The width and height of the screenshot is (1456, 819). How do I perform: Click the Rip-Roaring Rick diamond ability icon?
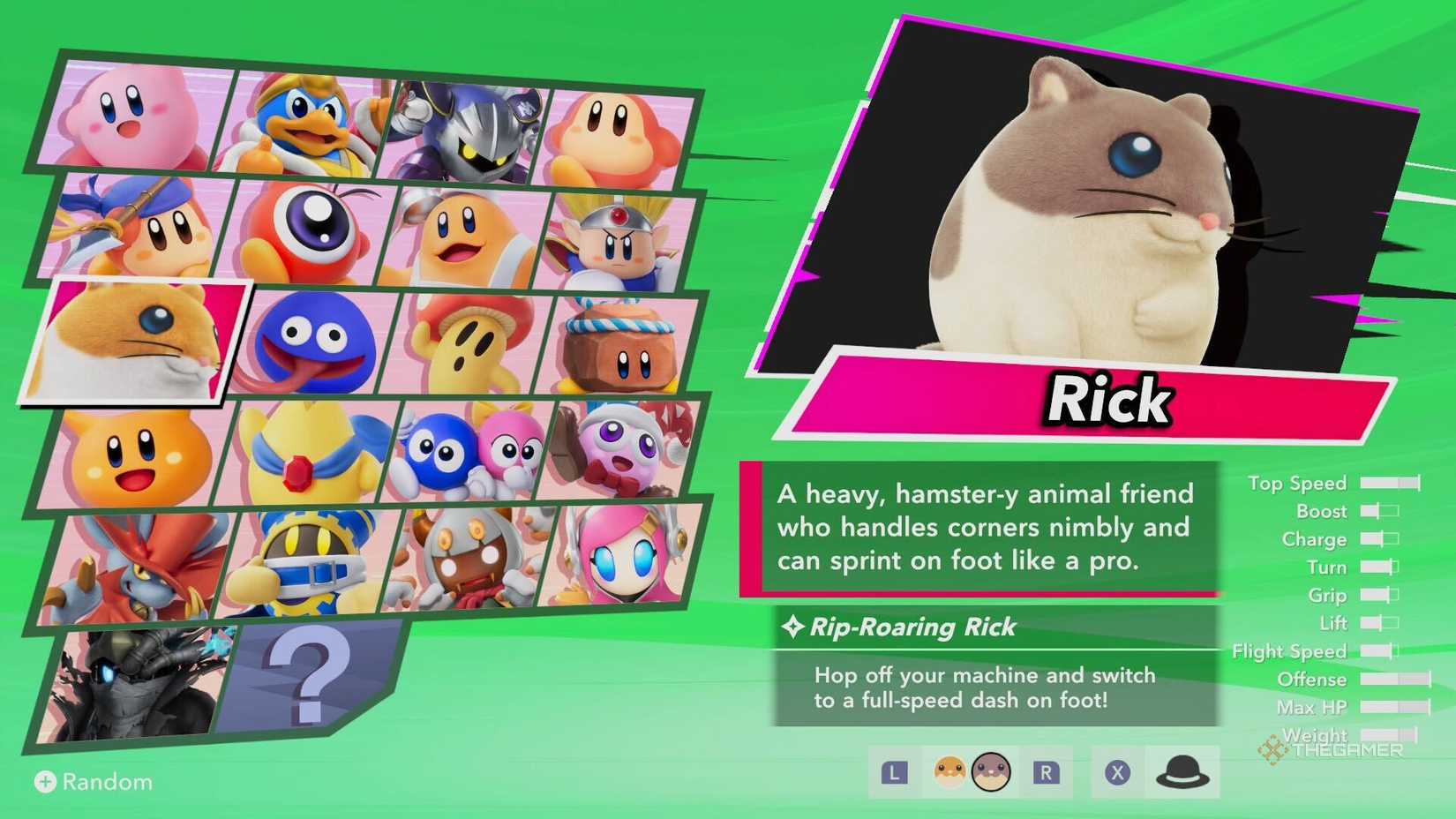point(794,627)
